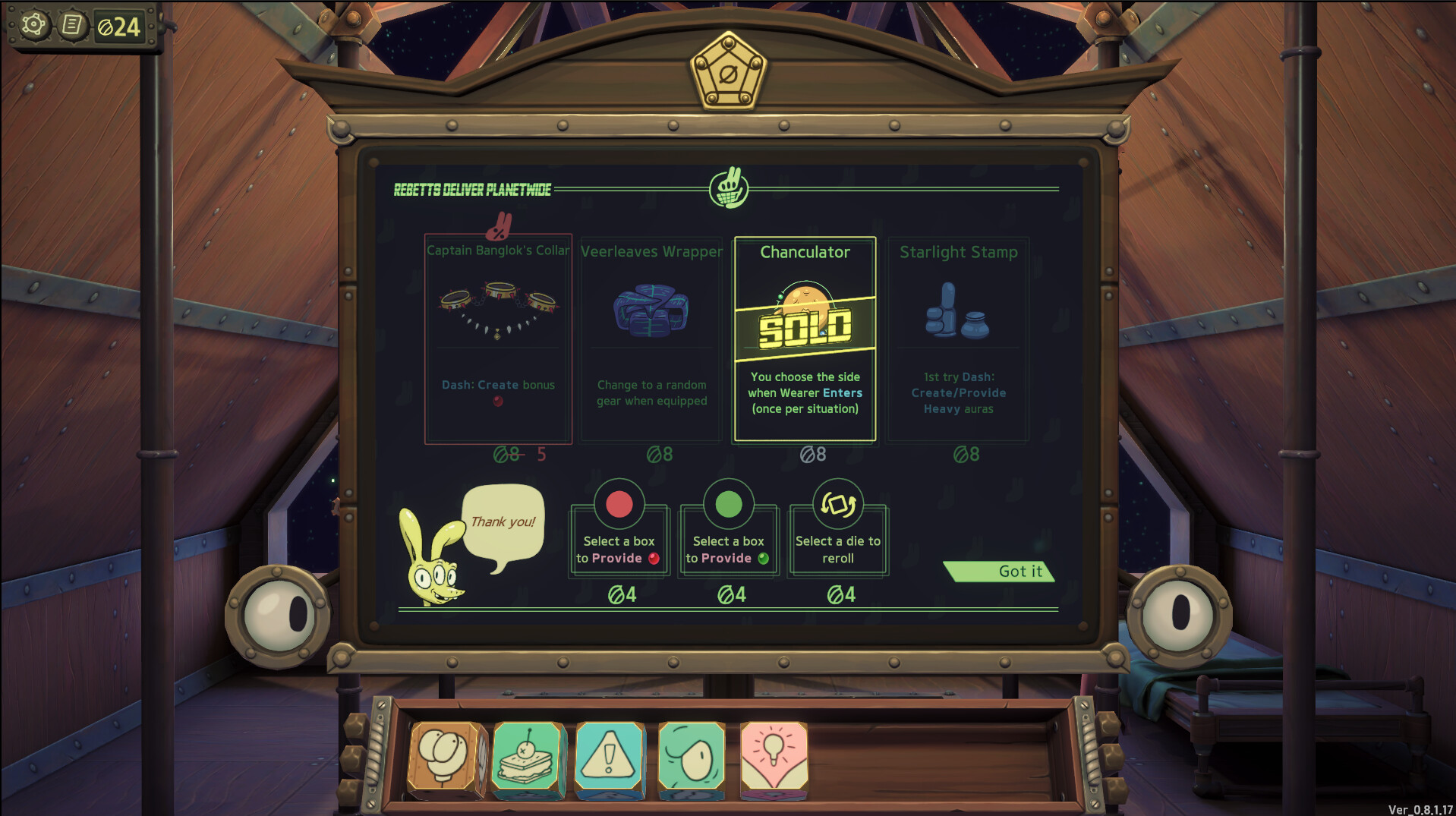Purchase the Veerleaves Wrapper for 8
Screen dimensions: 1456x816
(651, 338)
